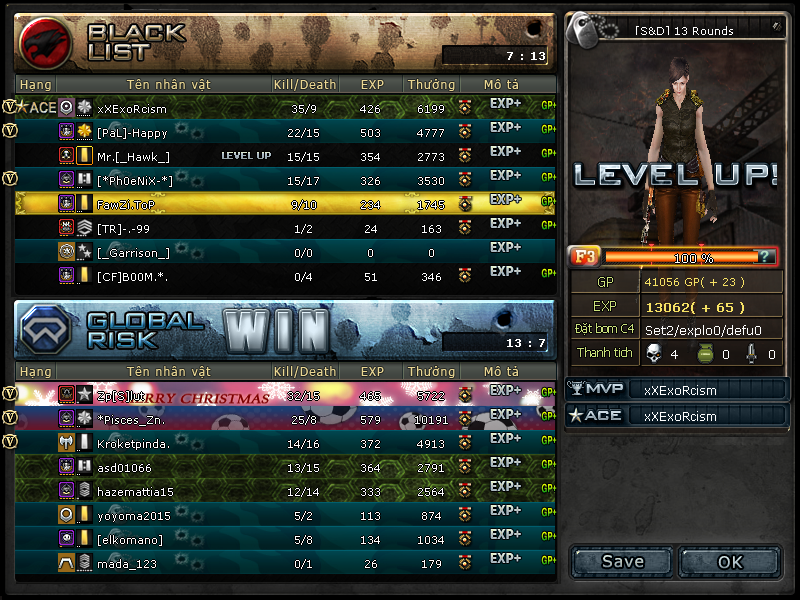Select the [*Ph0eNiX-*] player row
This screenshot has width=800, height=600.
tap(135, 180)
